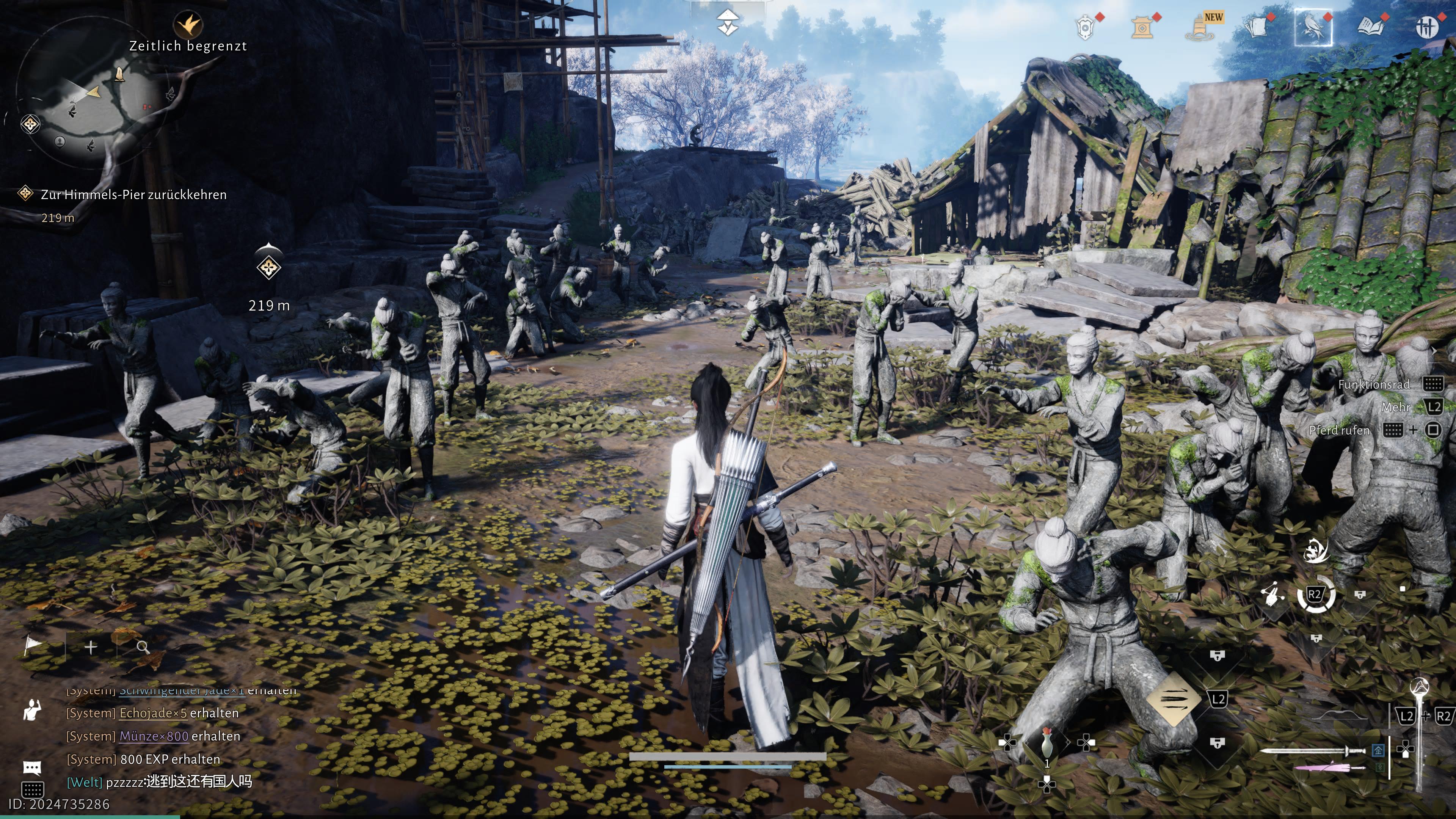Open the chat speech bubble icon
The width and height of the screenshot is (1456, 819).
[32, 767]
